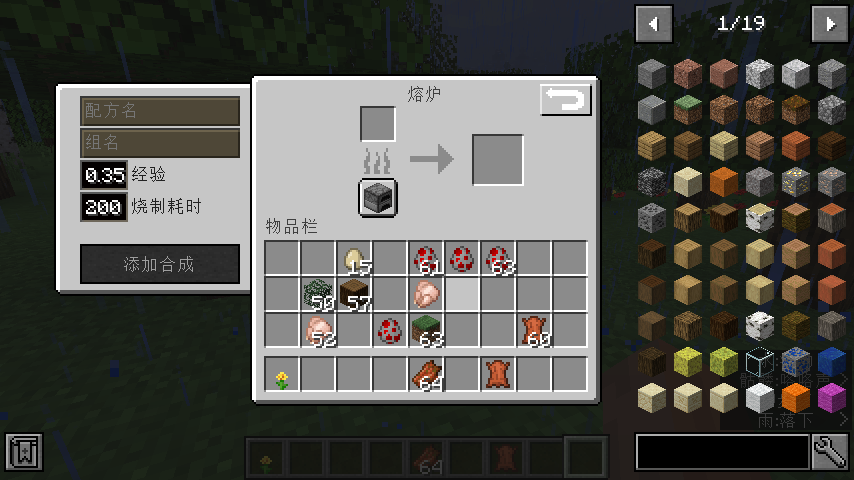Select the large furnace output slot
The height and width of the screenshot is (480, 854).
tap(498, 160)
